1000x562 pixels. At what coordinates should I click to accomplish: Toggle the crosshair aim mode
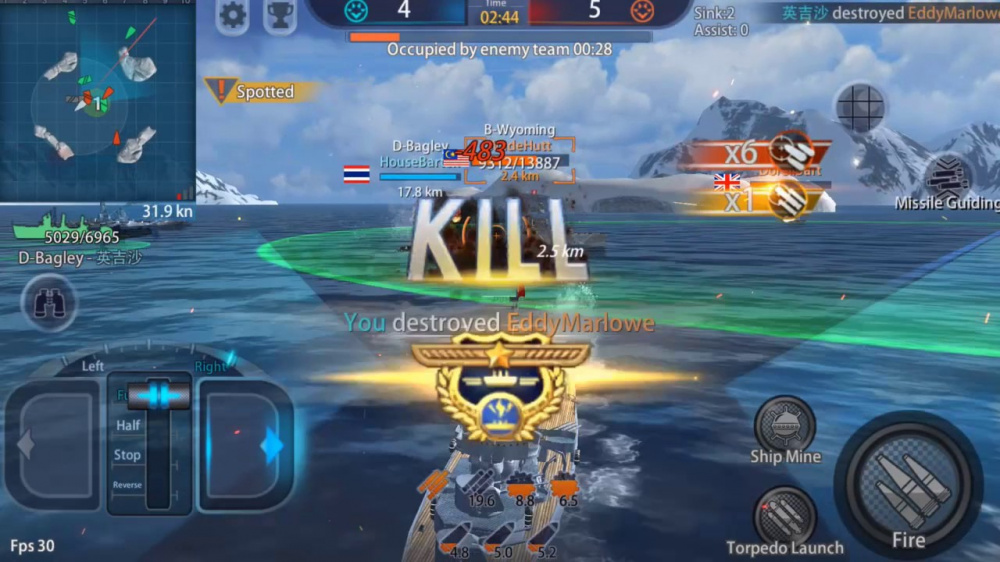(x=860, y=107)
